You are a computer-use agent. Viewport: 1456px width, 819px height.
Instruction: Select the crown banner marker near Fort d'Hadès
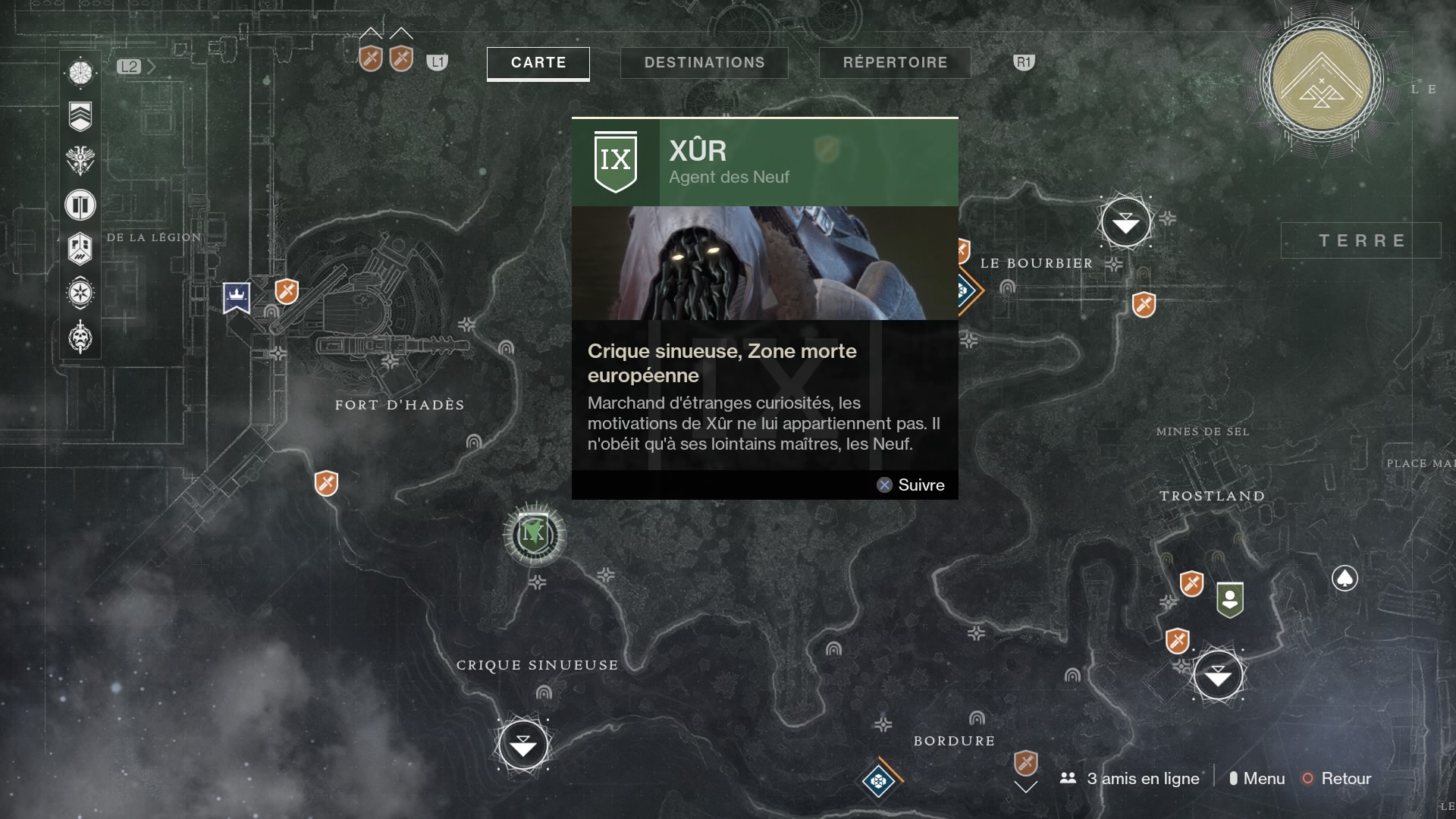237,297
